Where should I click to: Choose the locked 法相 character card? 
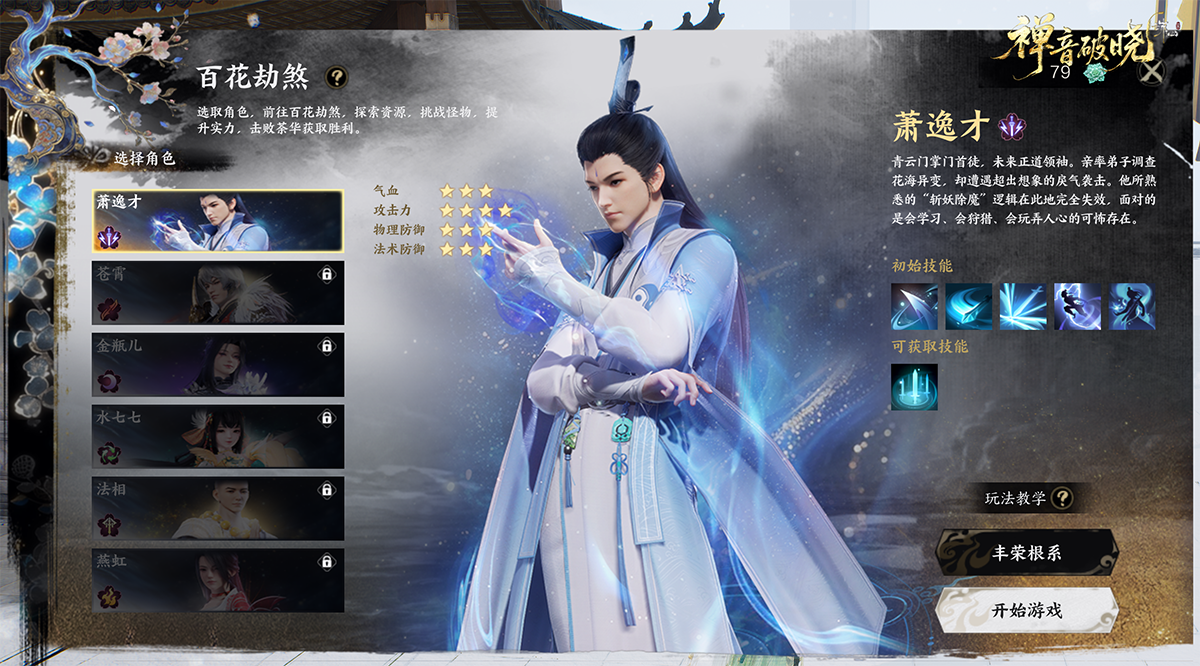click(217, 508)
